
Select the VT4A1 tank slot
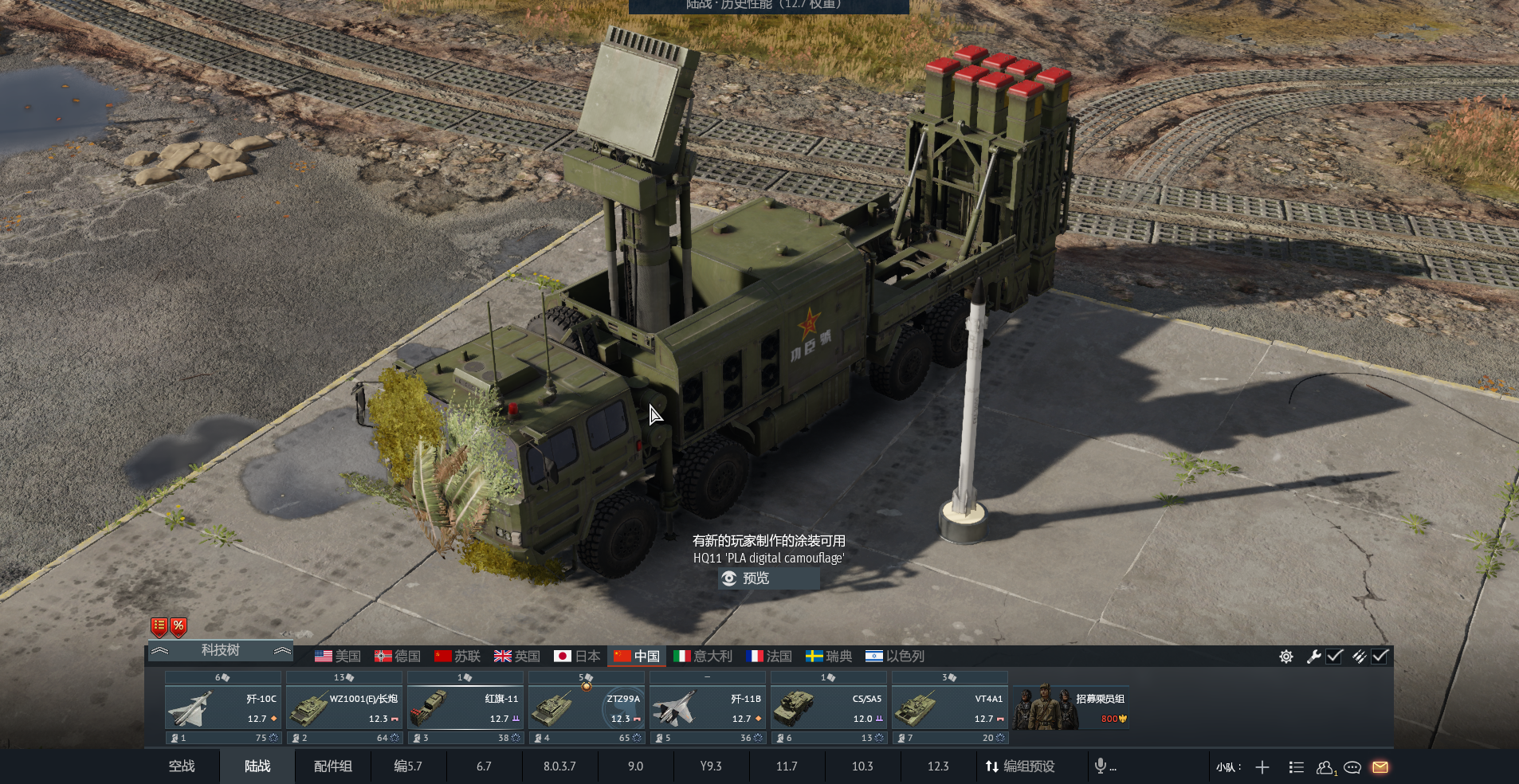[950, 708]
